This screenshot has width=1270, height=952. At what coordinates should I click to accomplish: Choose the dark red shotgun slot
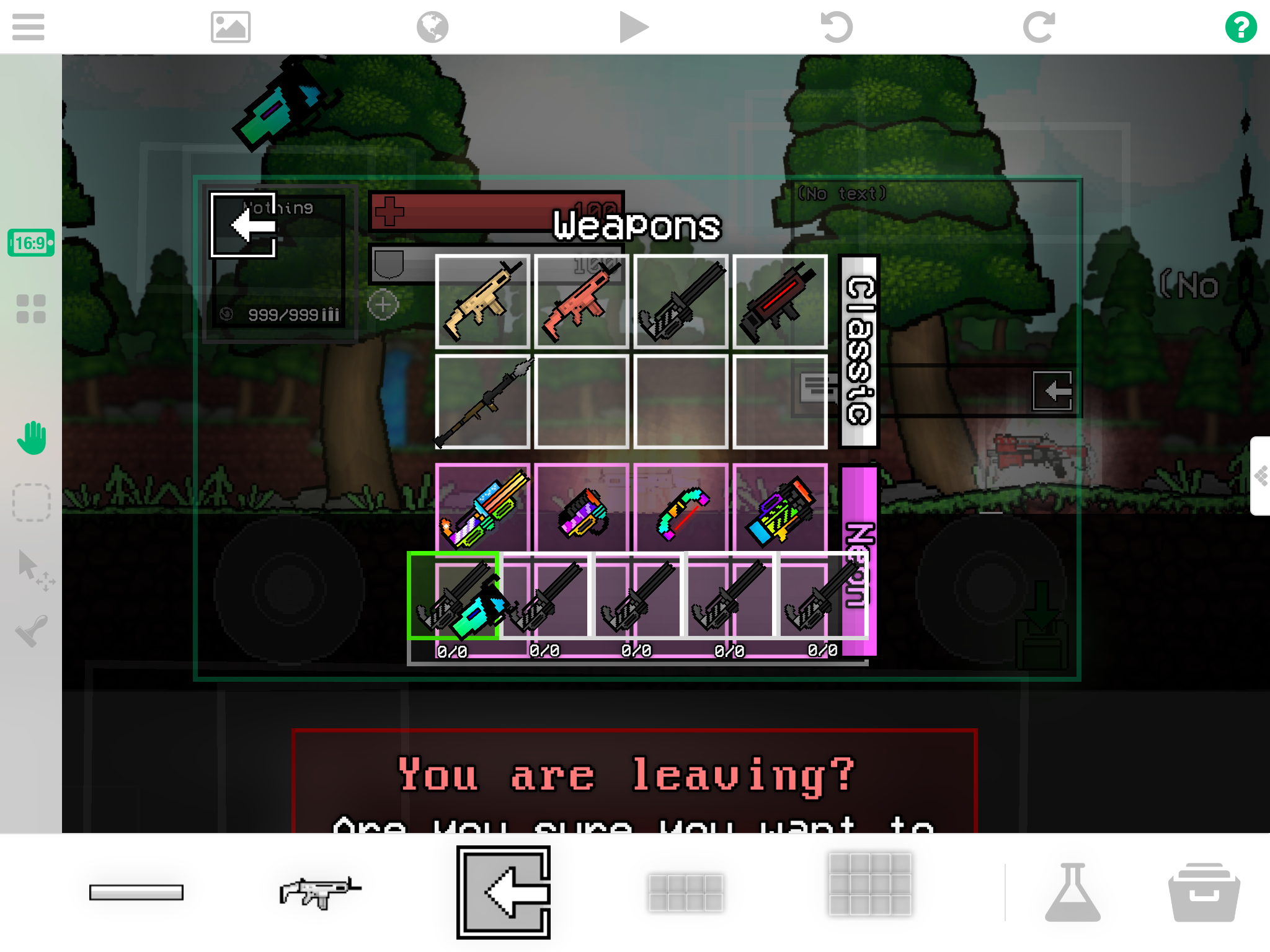pyautogui.click(x=780, y=301)
